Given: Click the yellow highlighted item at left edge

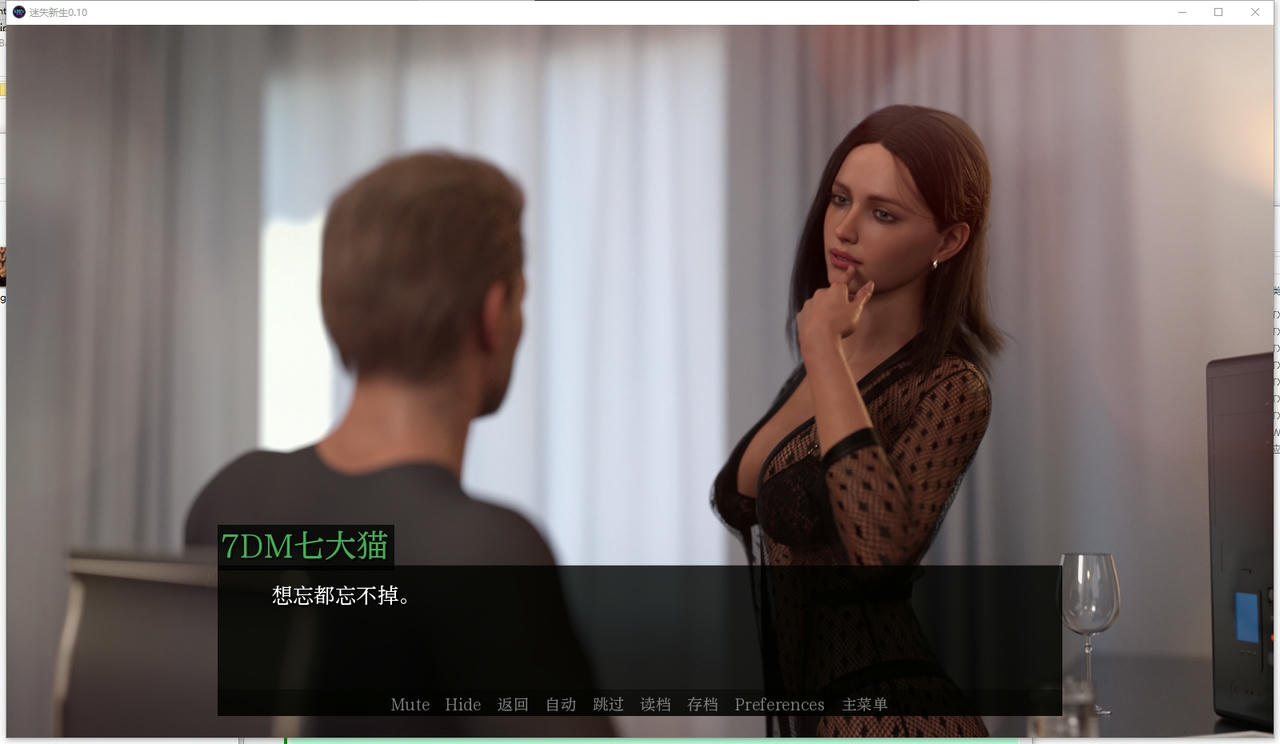Looking at the screenshot, I should [x=4, y=89].
